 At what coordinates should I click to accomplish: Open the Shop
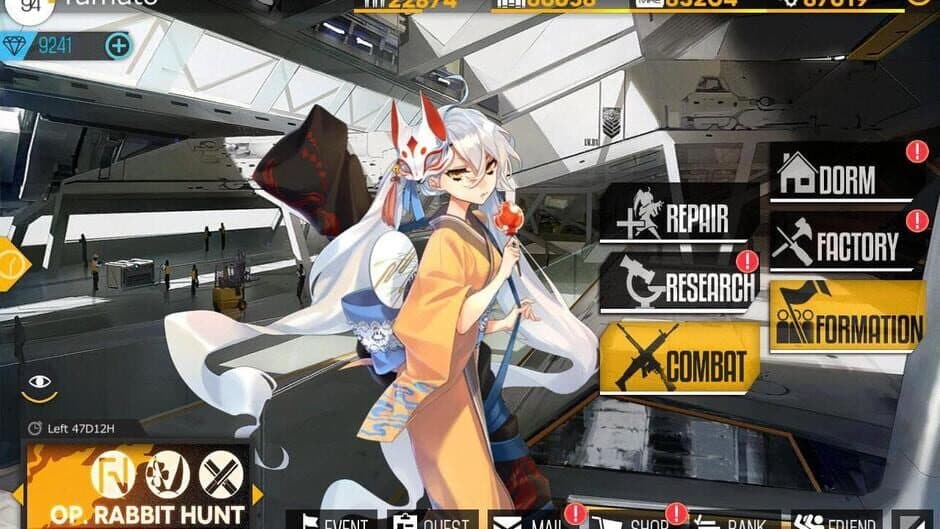(x=633, y=521)
